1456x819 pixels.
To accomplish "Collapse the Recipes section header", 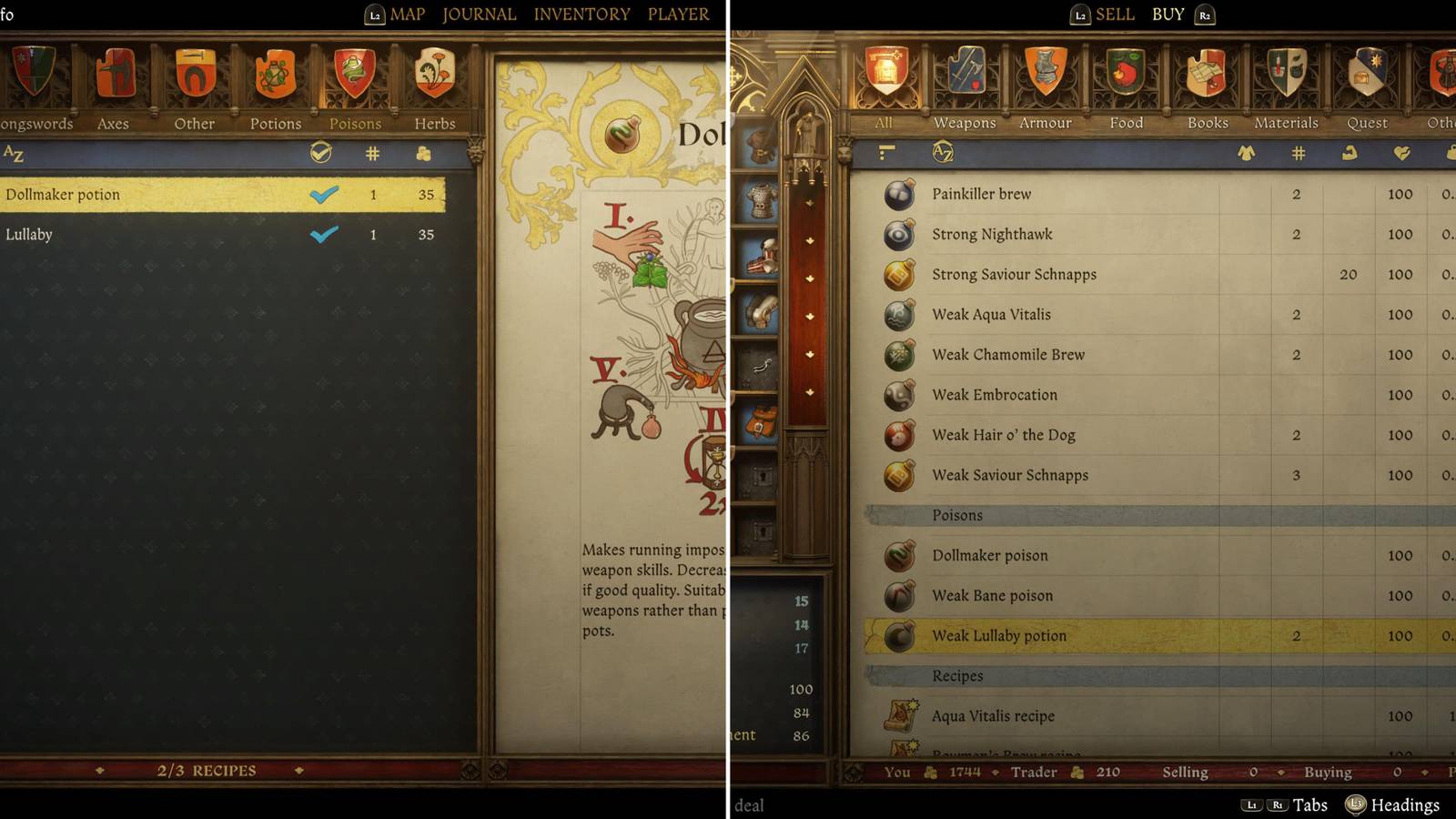I will click(955, 676).
